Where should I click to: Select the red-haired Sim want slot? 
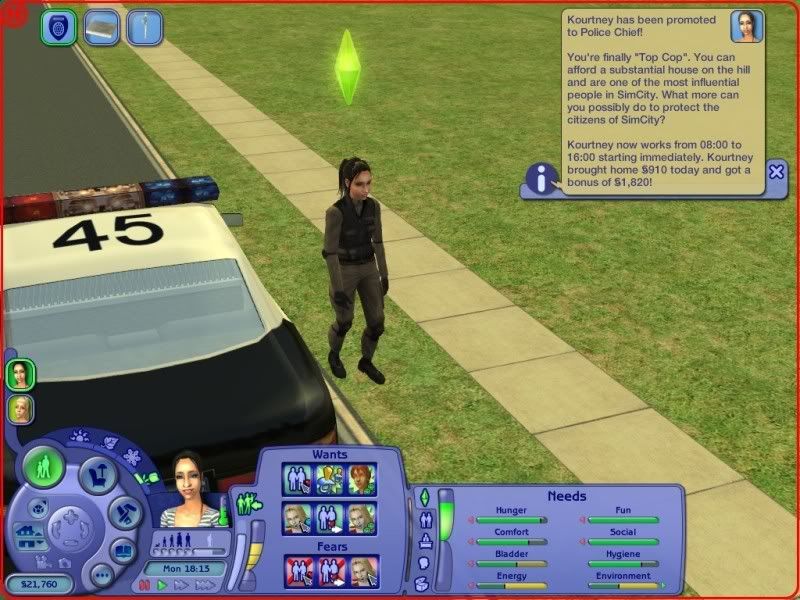pyautogui.click(x=362, y=478)
